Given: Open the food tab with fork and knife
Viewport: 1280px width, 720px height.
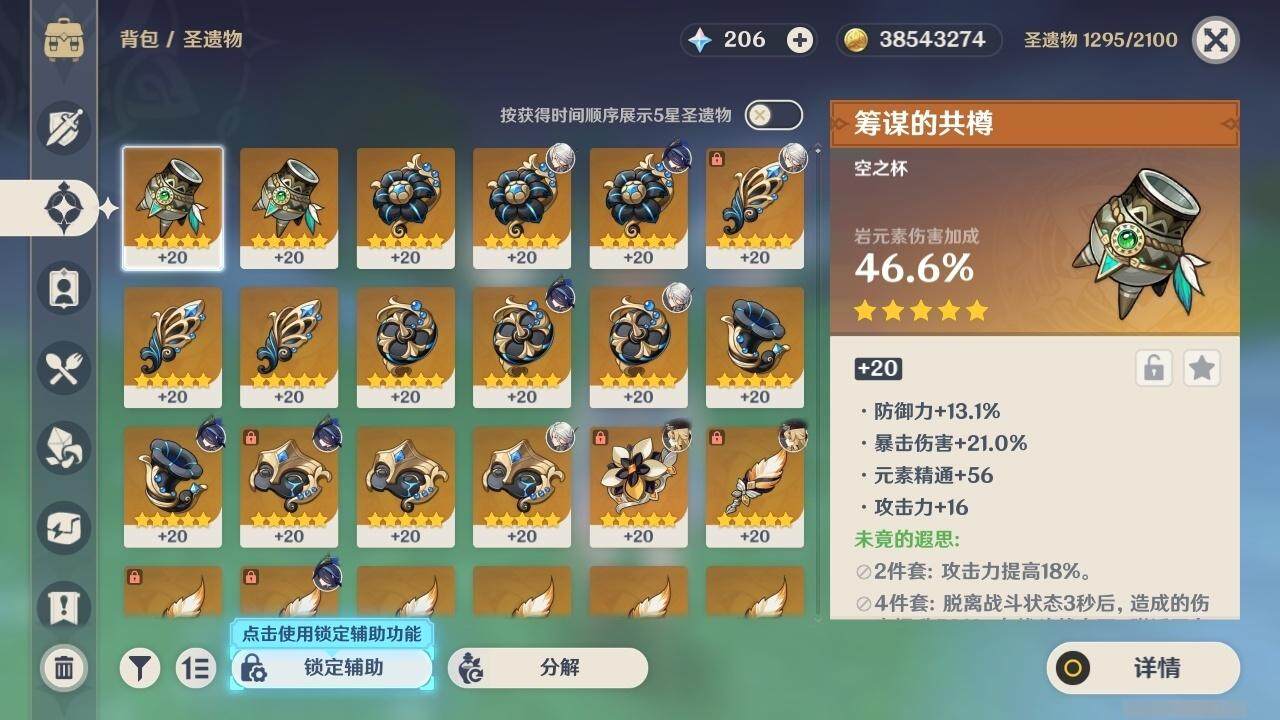Looking at the screenshot, I should tap(64, 367).
